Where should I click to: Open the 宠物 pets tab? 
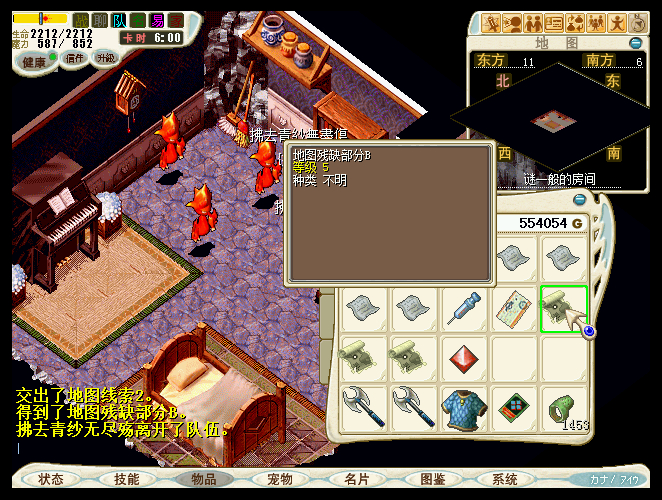coord(279,479)
